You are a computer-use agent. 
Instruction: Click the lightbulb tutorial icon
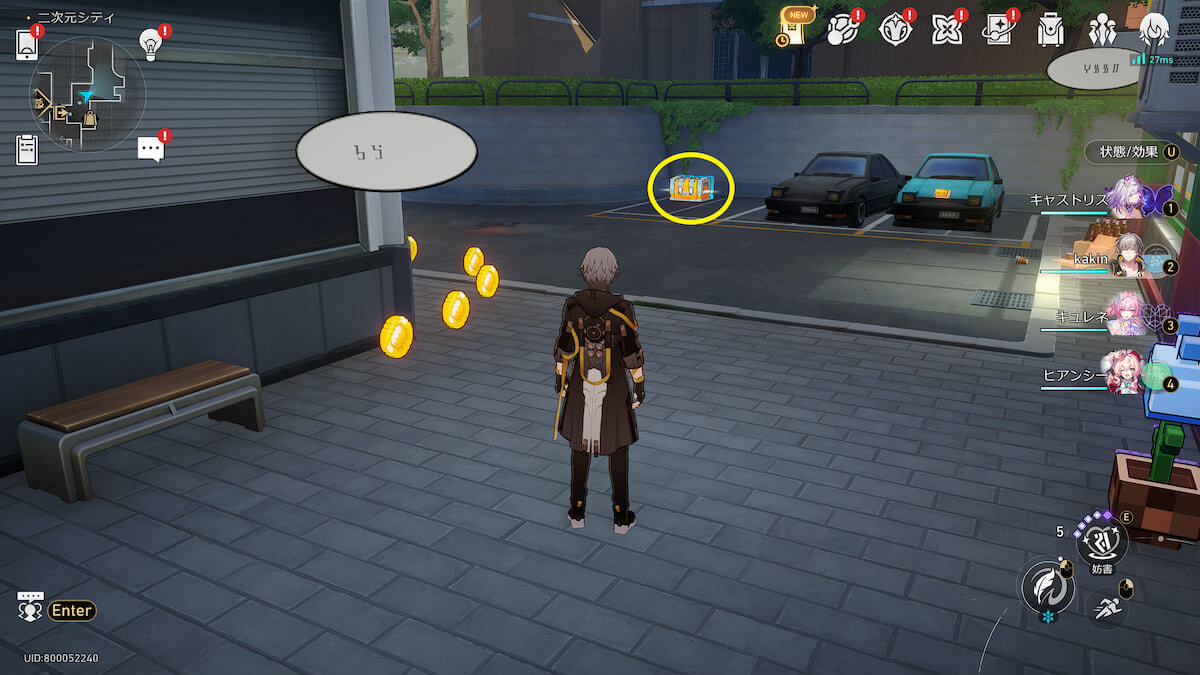[x=150, y=44]
